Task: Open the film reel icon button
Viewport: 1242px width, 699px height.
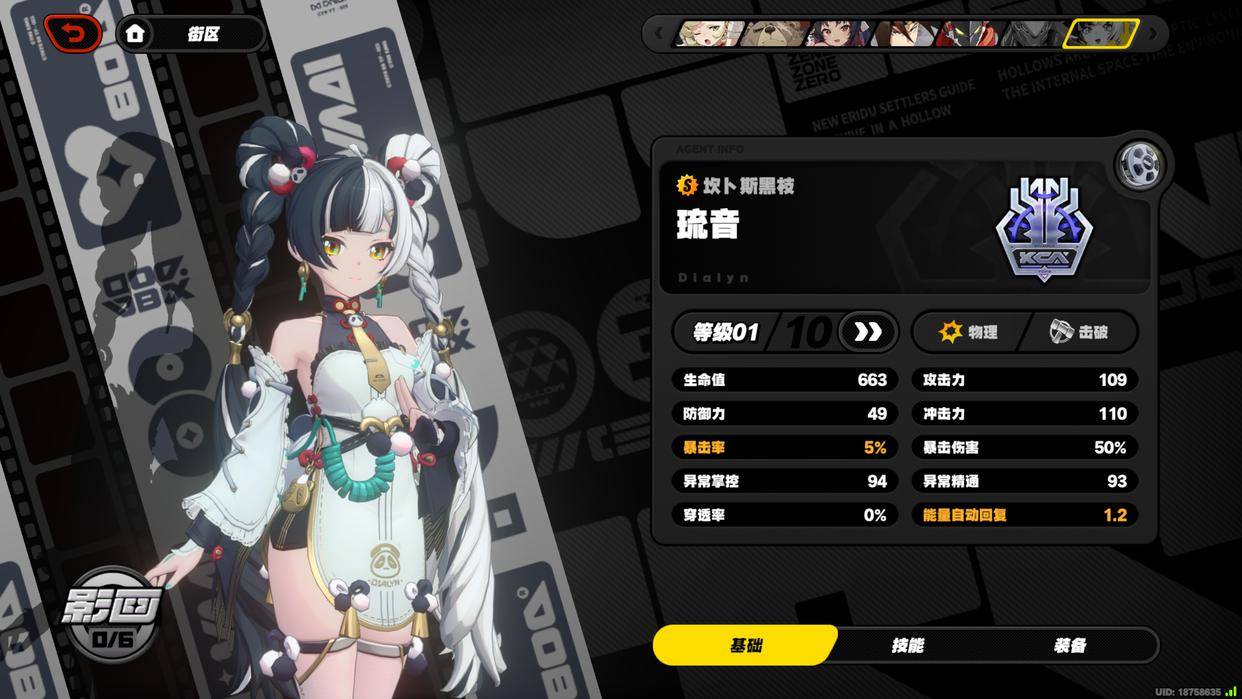Action: (1138, 165)
